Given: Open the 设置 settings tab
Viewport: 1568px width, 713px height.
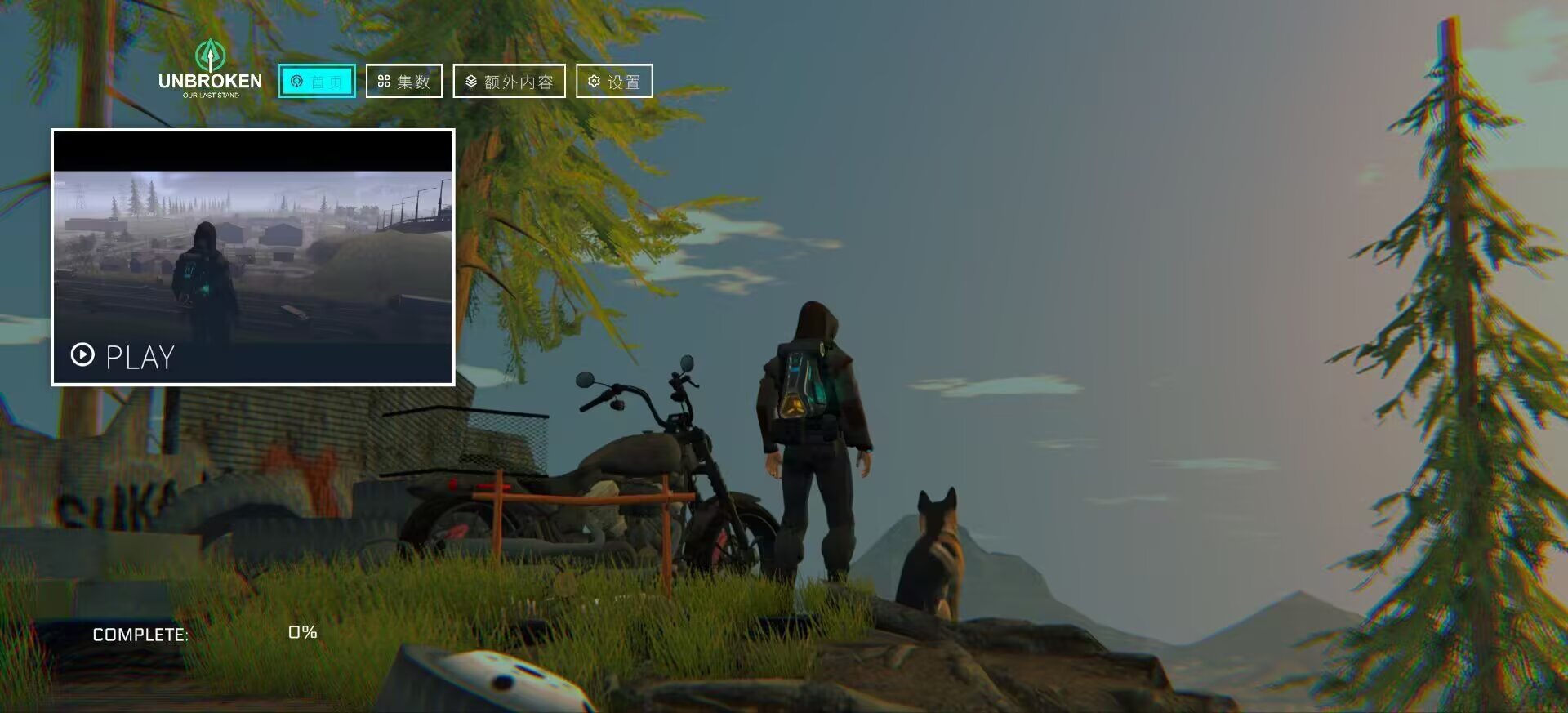Looking at the screenshot, I should [614, 81].
